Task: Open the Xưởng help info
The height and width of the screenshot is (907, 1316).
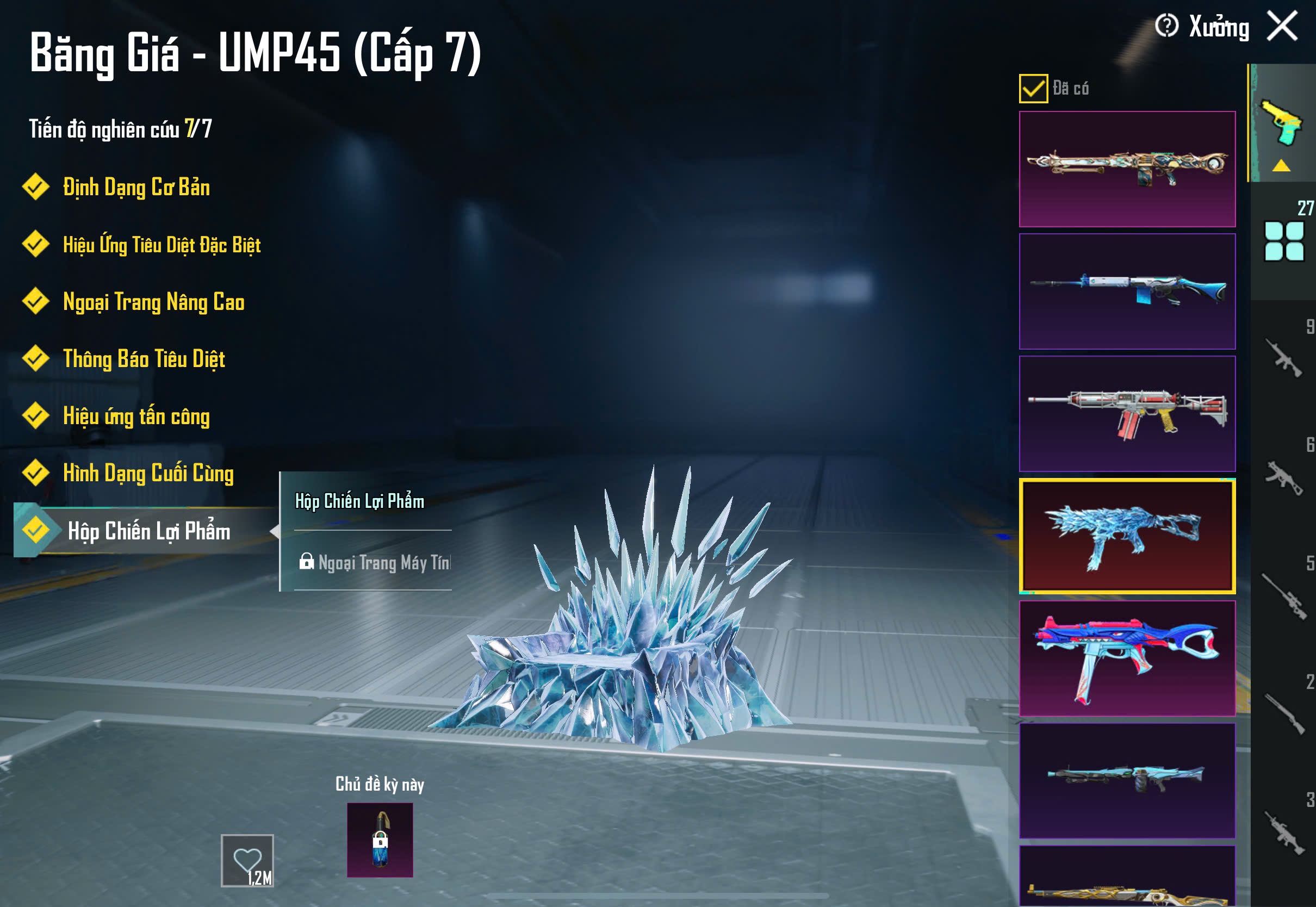Action: click(1166, 26)
